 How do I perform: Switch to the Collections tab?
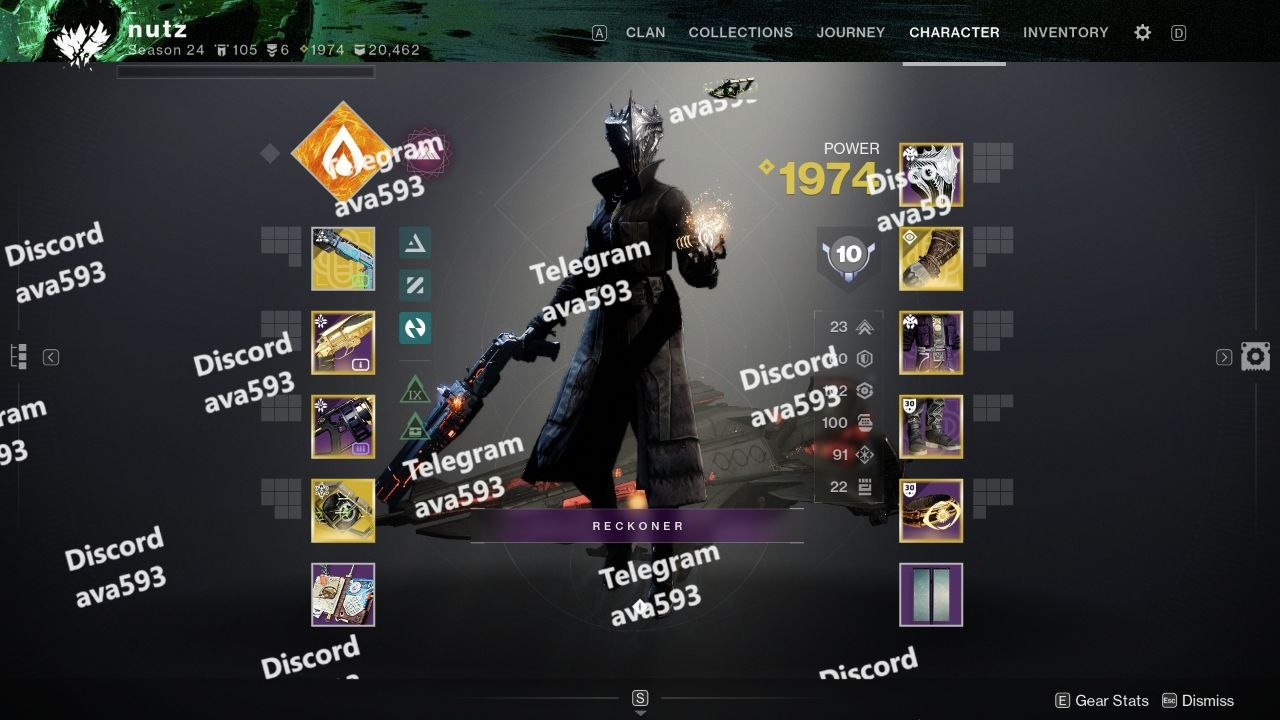click(740, 32)
